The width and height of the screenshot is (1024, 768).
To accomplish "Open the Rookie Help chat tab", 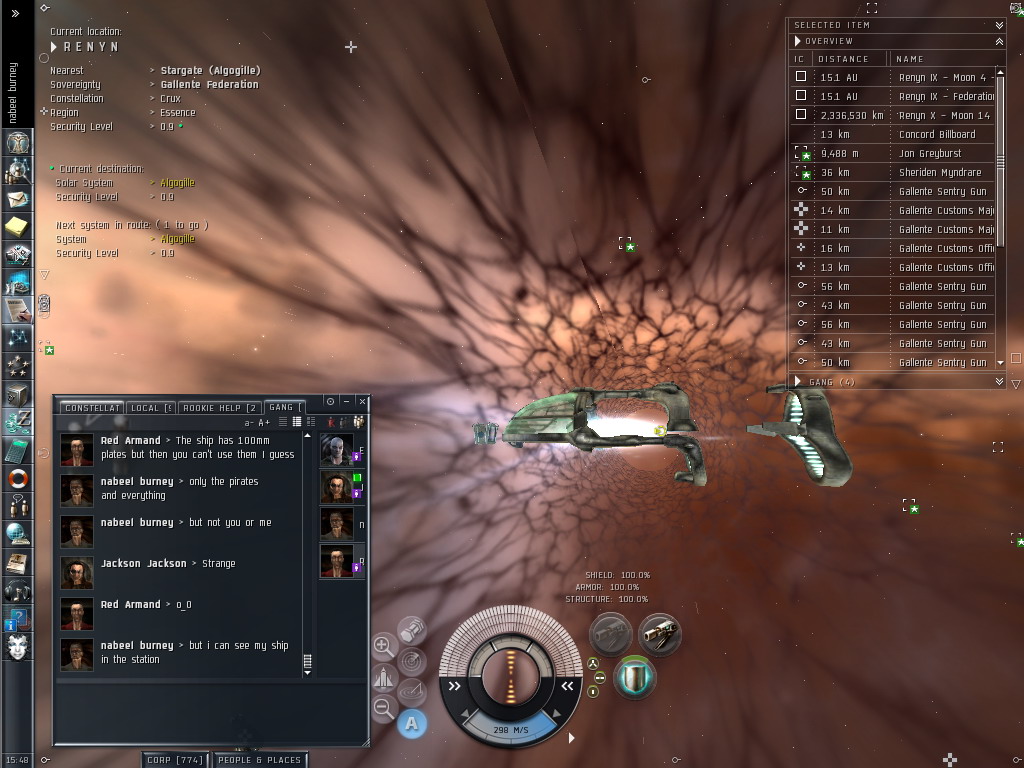I will 220,408.
